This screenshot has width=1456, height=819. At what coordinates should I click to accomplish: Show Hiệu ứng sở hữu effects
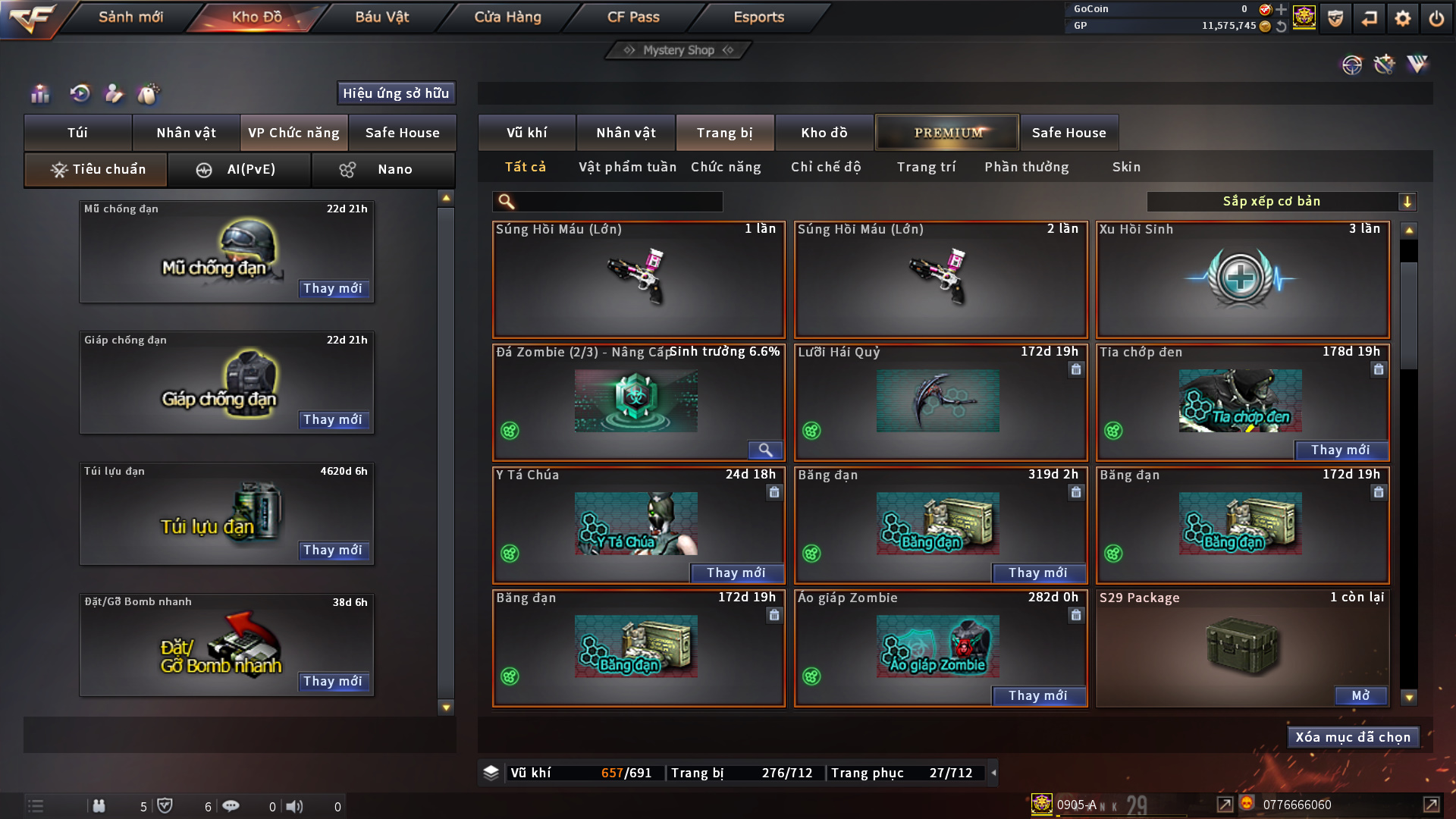(x=396, y=93)
